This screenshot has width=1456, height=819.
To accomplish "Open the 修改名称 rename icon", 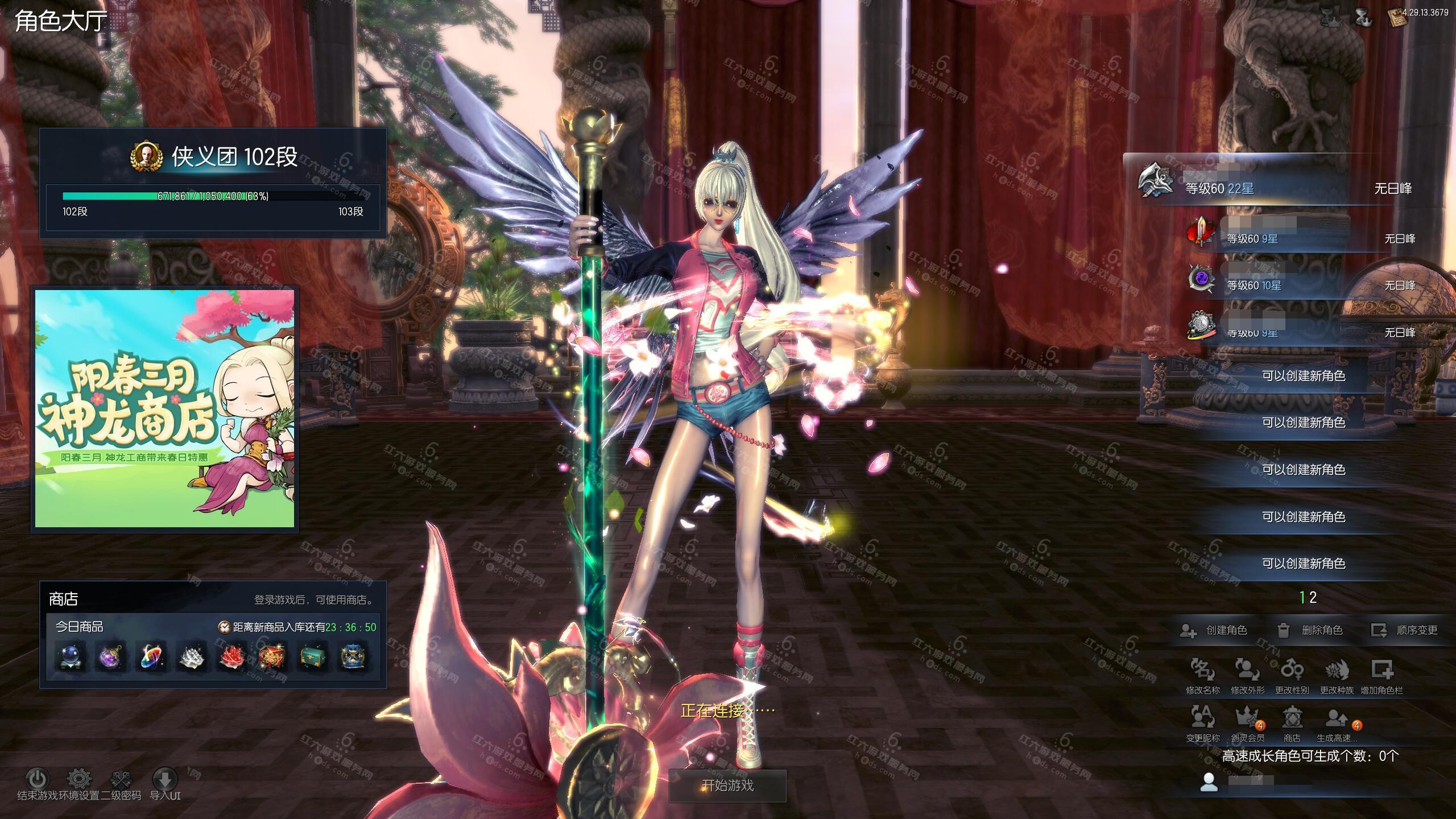I will [1202, 671].
